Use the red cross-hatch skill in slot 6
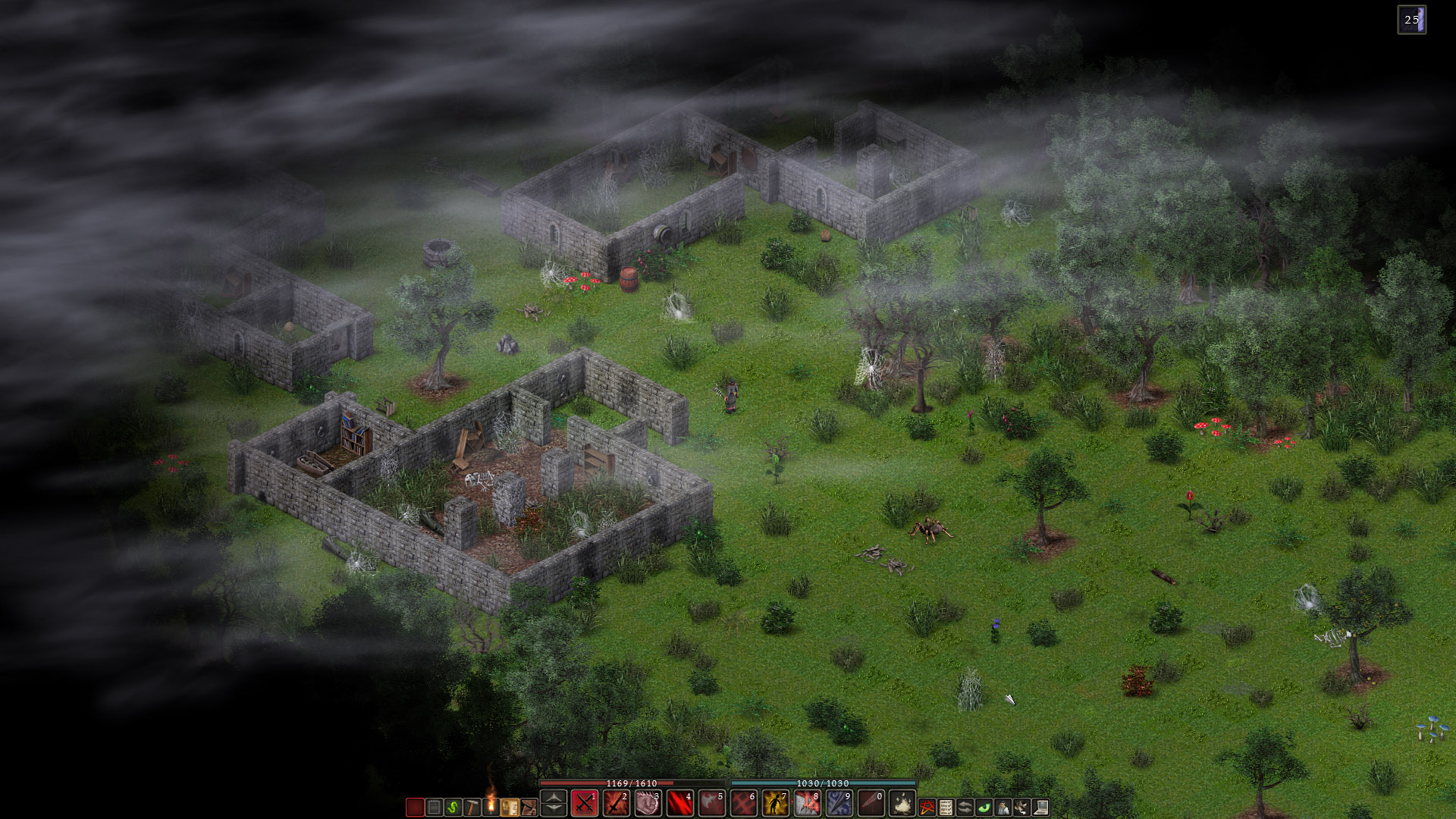Screen dimensions: 1456x819 [x=743, y=803]
